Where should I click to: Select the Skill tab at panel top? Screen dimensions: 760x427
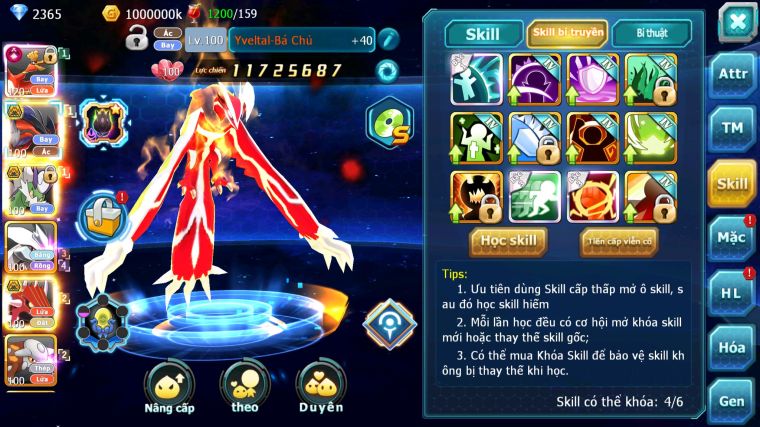[483, 34]
